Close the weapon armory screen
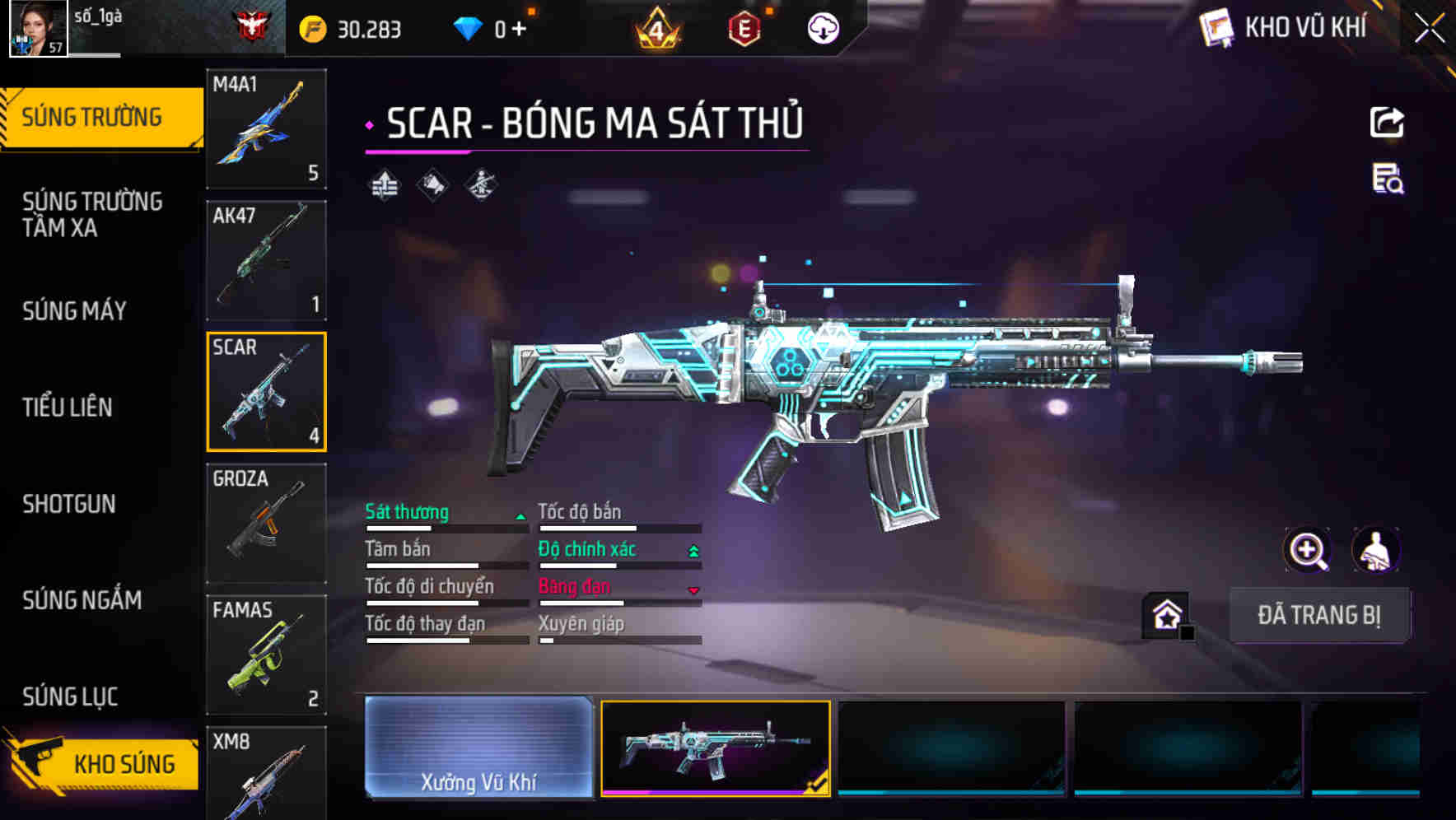 pyautogui.click(x=1429, y=29)
